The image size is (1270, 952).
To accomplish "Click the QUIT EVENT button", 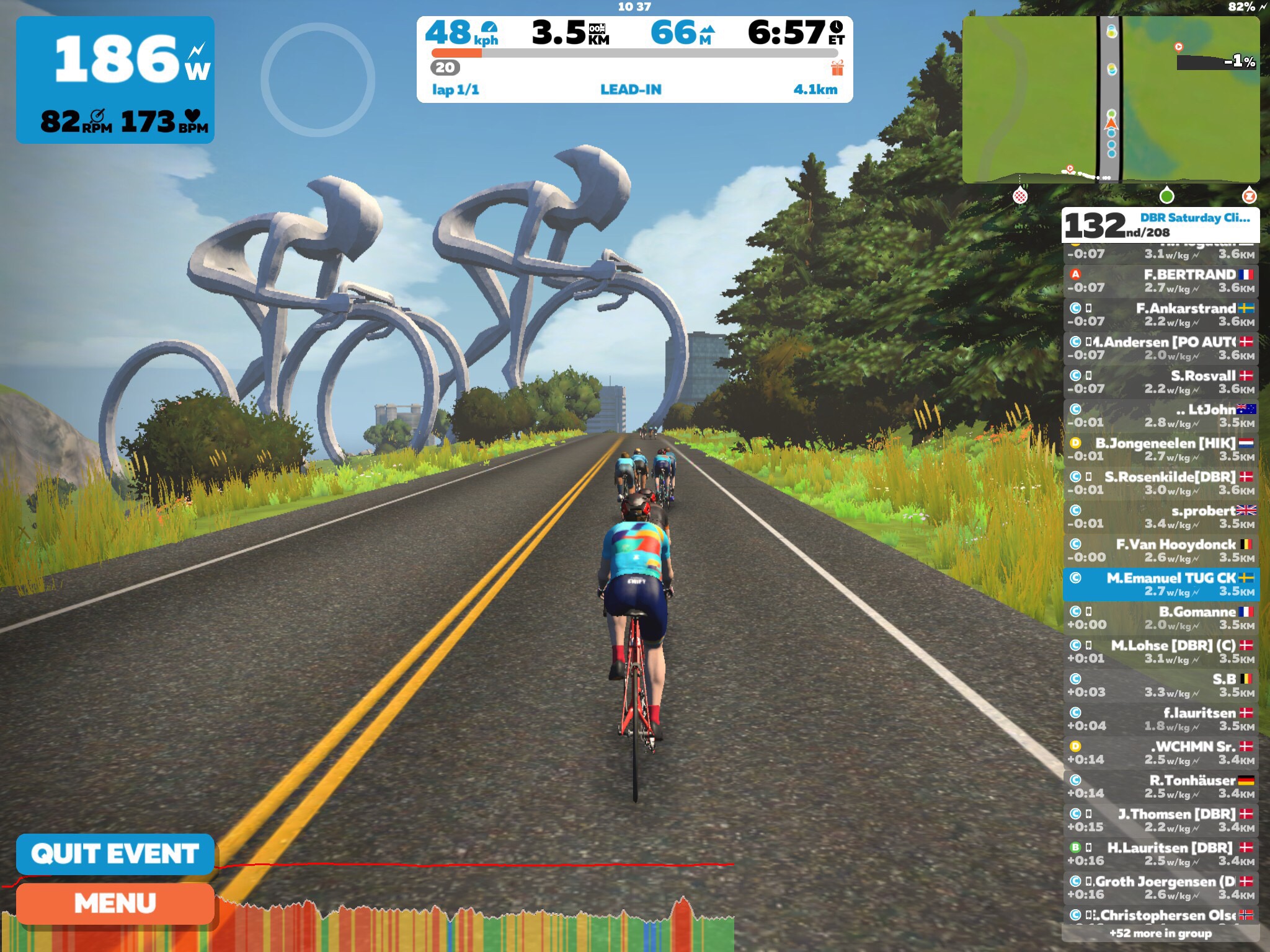I will (x=115, y=853).
